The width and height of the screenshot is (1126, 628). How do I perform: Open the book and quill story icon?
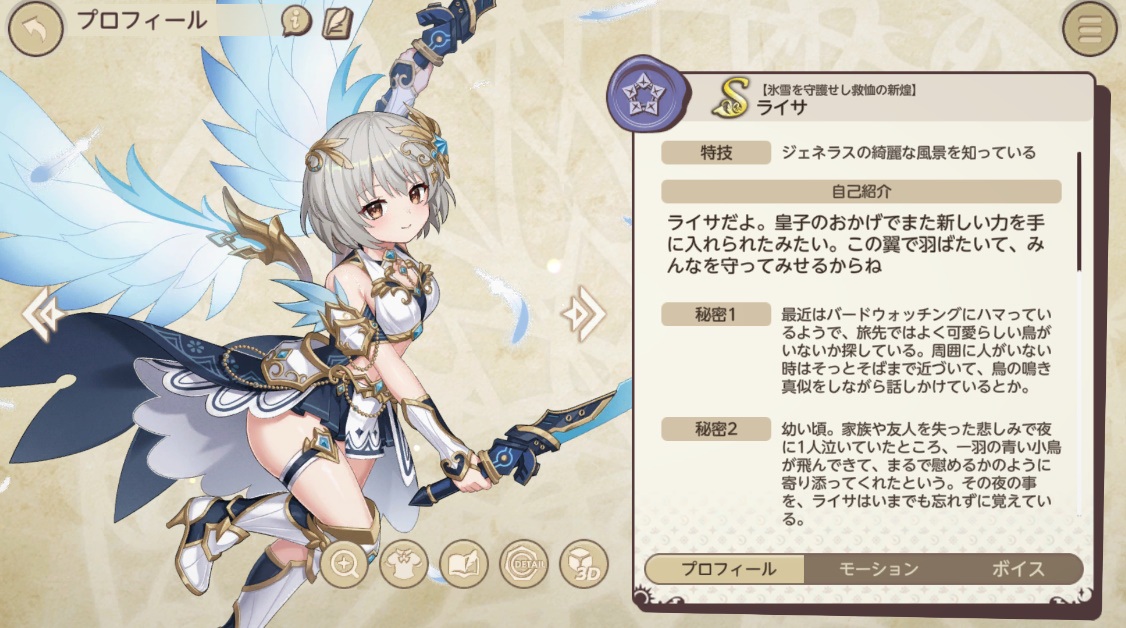point(464,566)
